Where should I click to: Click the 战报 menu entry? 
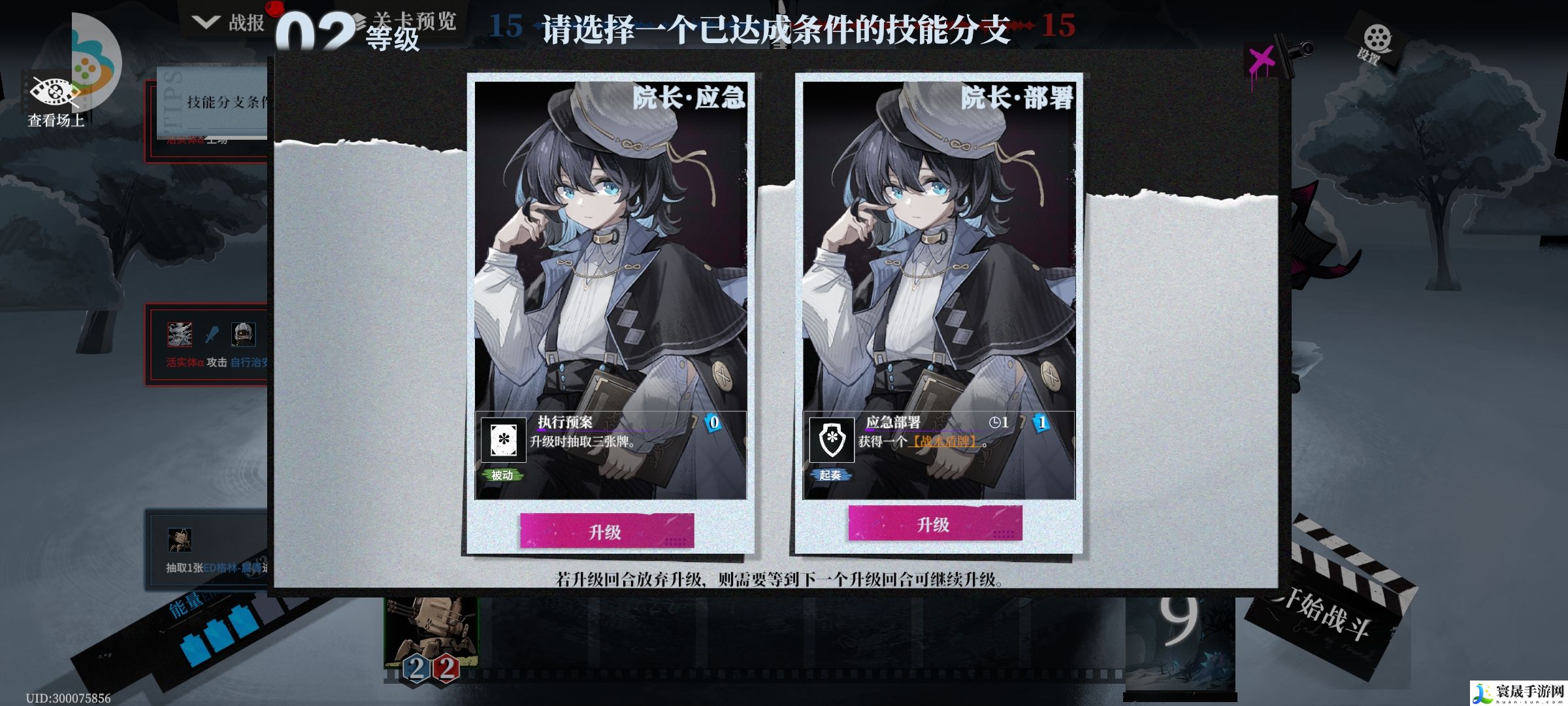[246, 22]
